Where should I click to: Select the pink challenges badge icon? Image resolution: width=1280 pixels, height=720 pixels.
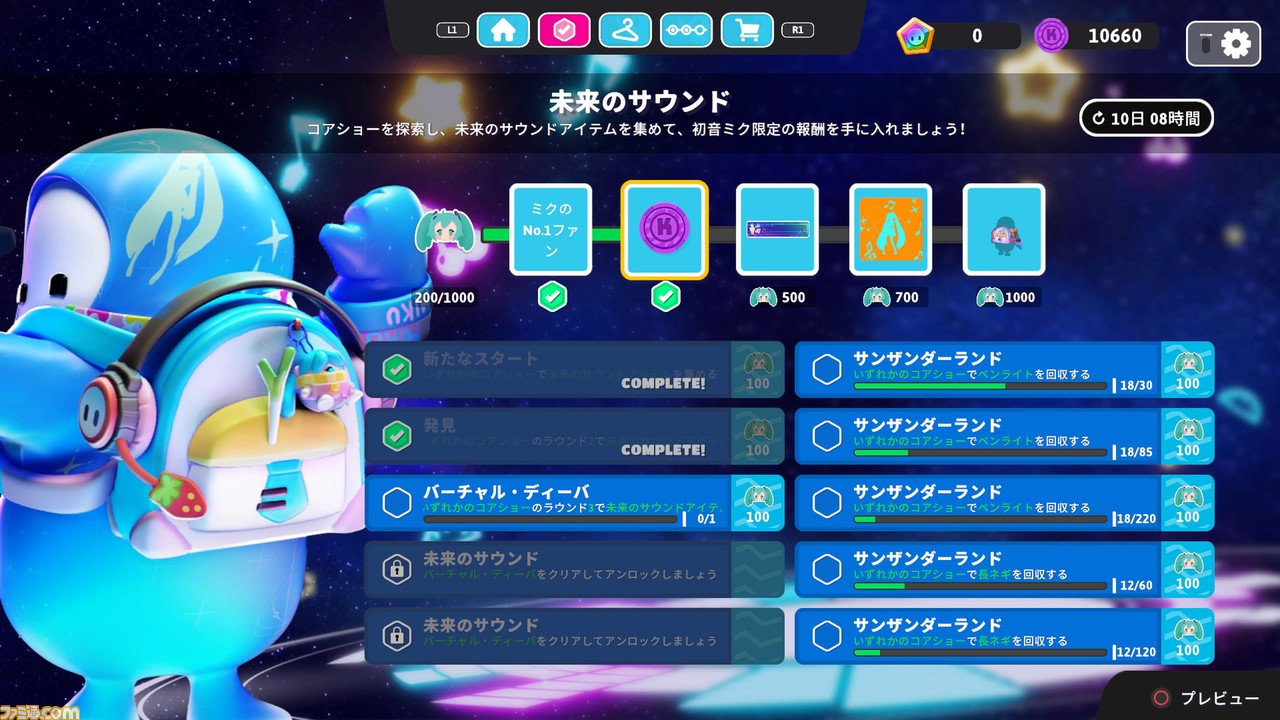pos(565,30)
